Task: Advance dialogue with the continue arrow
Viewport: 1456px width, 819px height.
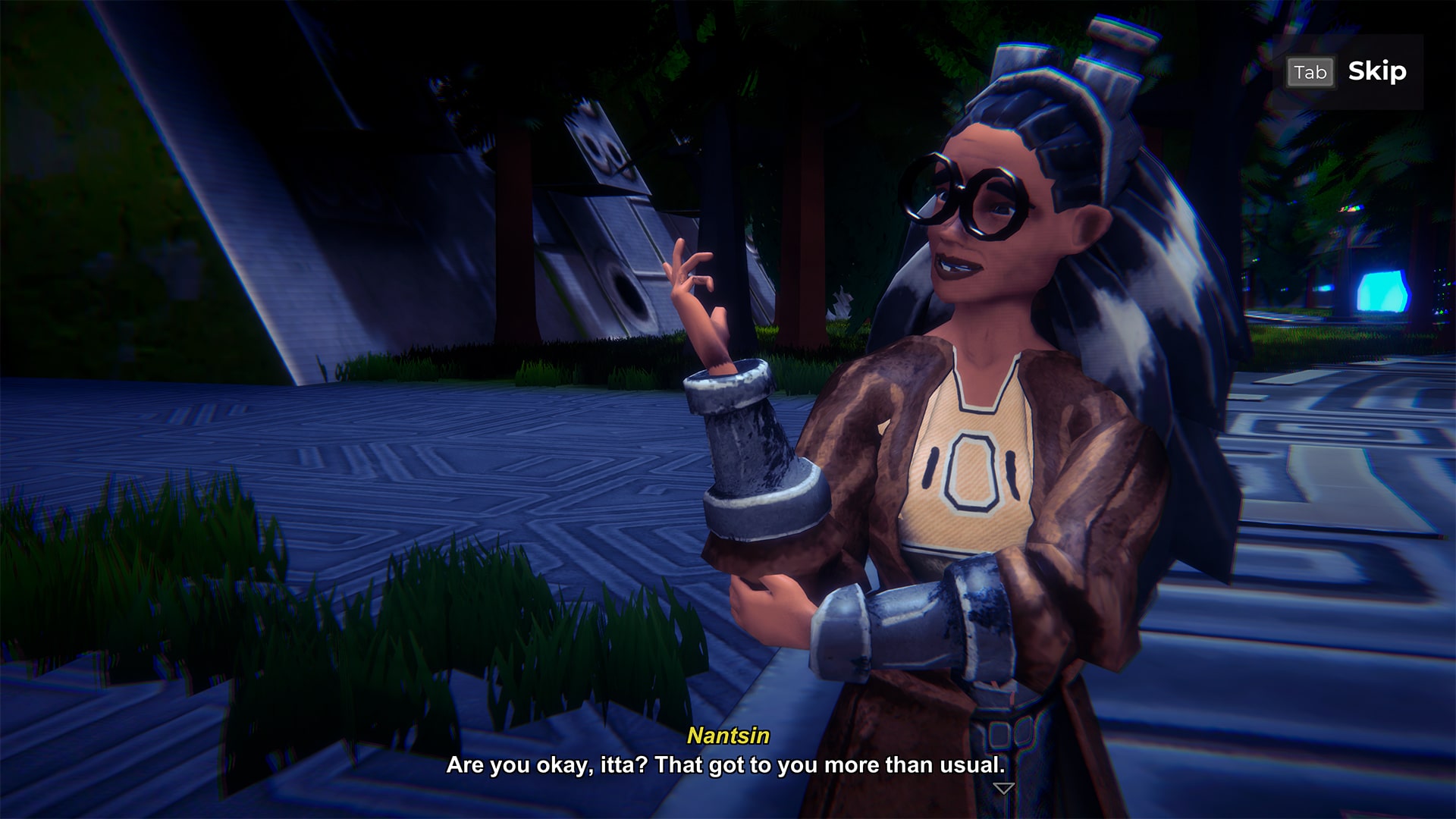Action: pyautogui.click(x=1003, y=789)
